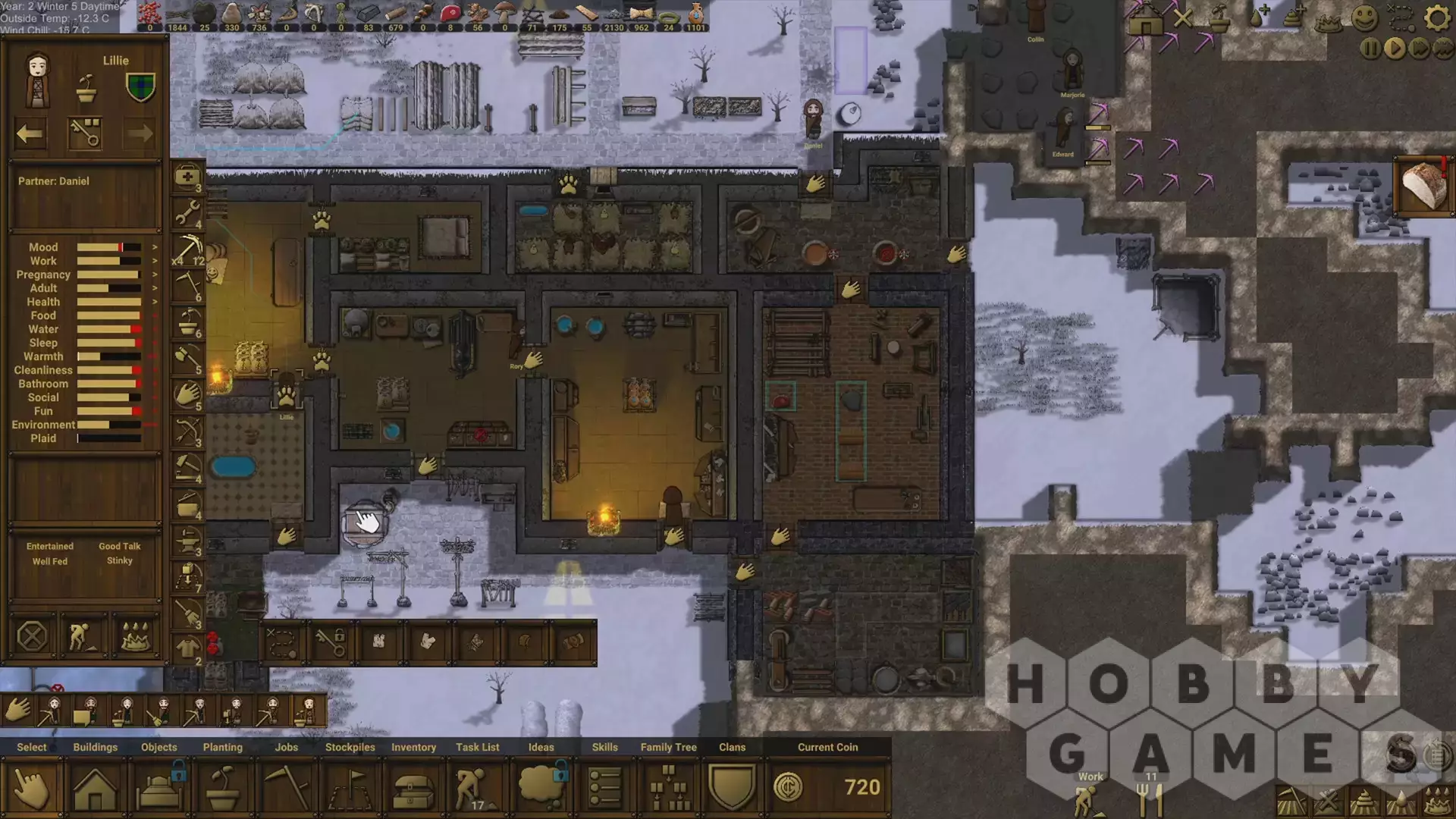Open the Inventory chest
This screenshot has width=1456, height=819.
413,789
